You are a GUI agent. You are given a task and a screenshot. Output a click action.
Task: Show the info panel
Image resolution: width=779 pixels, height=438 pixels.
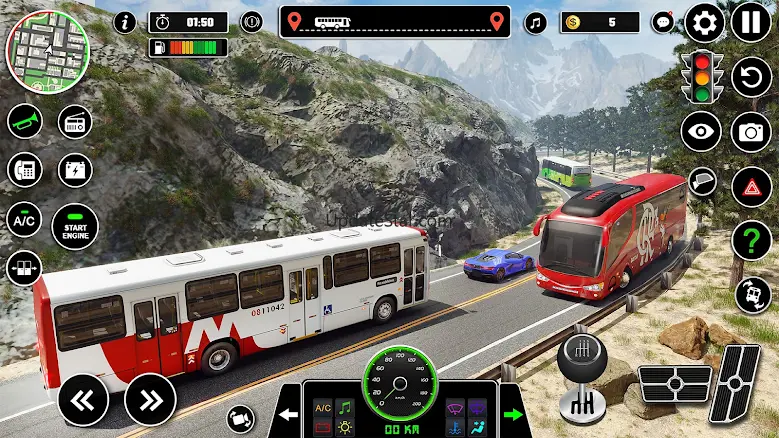tap(125, 22)
